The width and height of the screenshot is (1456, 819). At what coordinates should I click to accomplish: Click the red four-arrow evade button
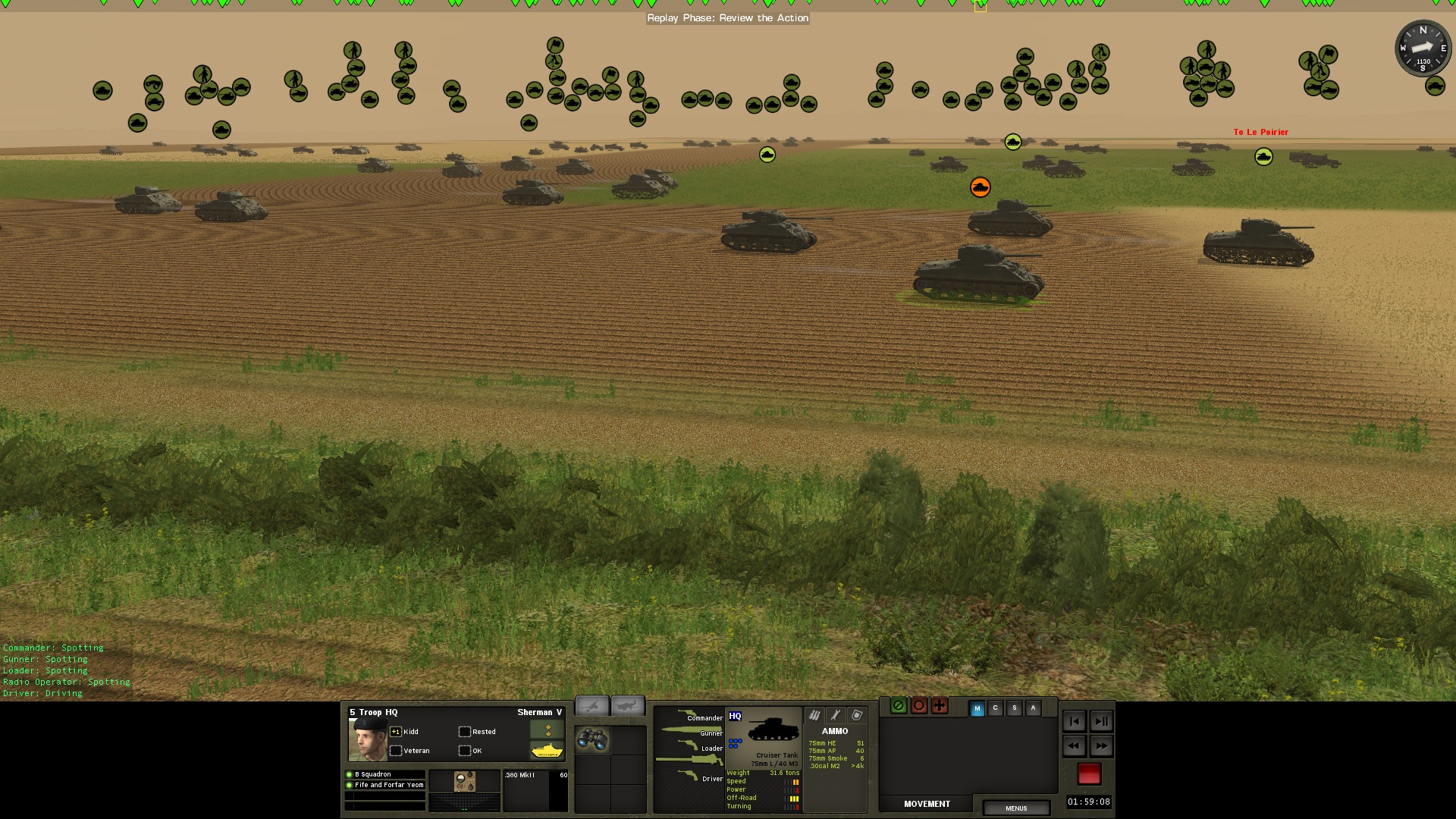click(940, 706)
